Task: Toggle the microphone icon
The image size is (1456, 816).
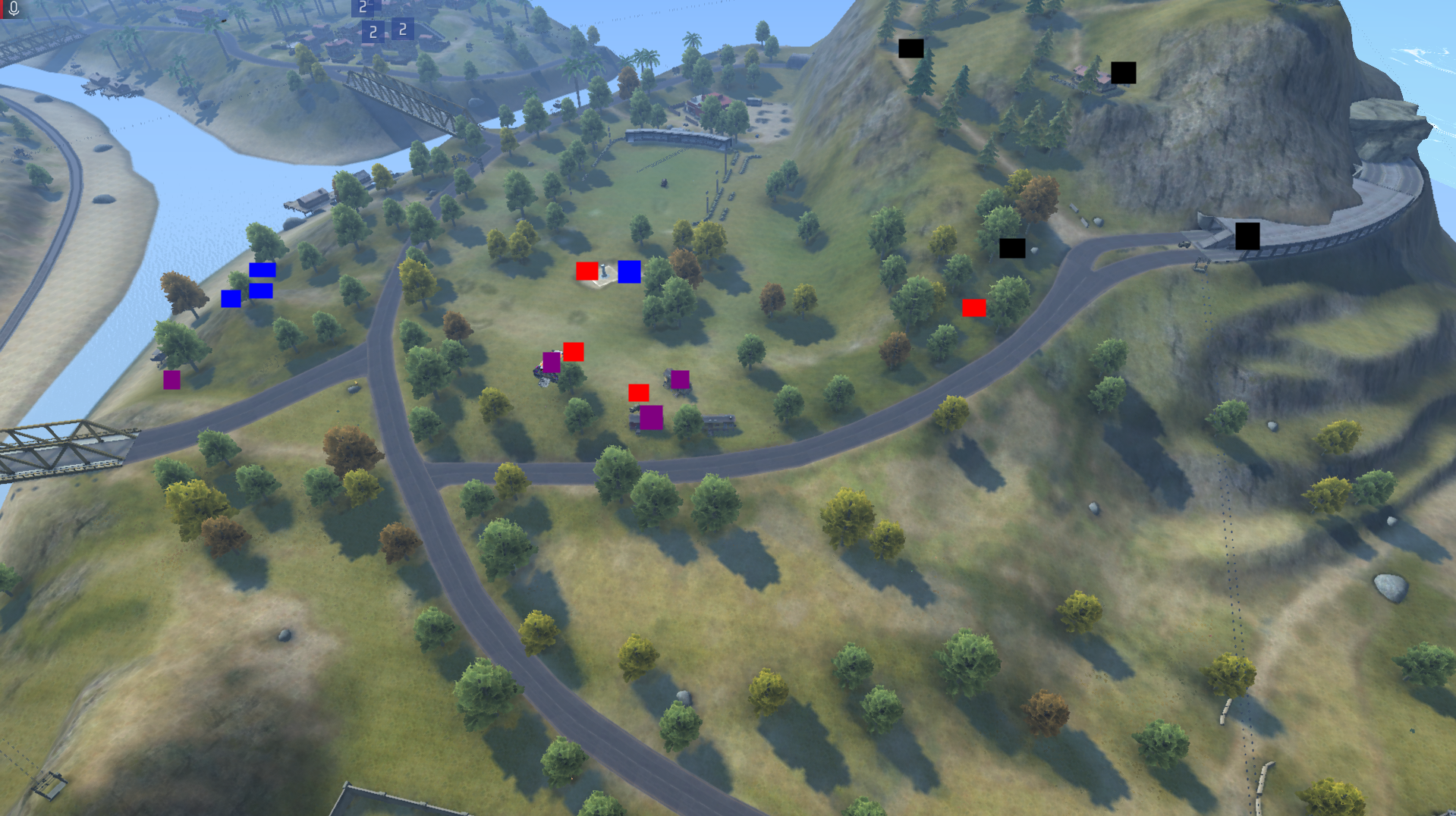Action: tap(13, 8)
